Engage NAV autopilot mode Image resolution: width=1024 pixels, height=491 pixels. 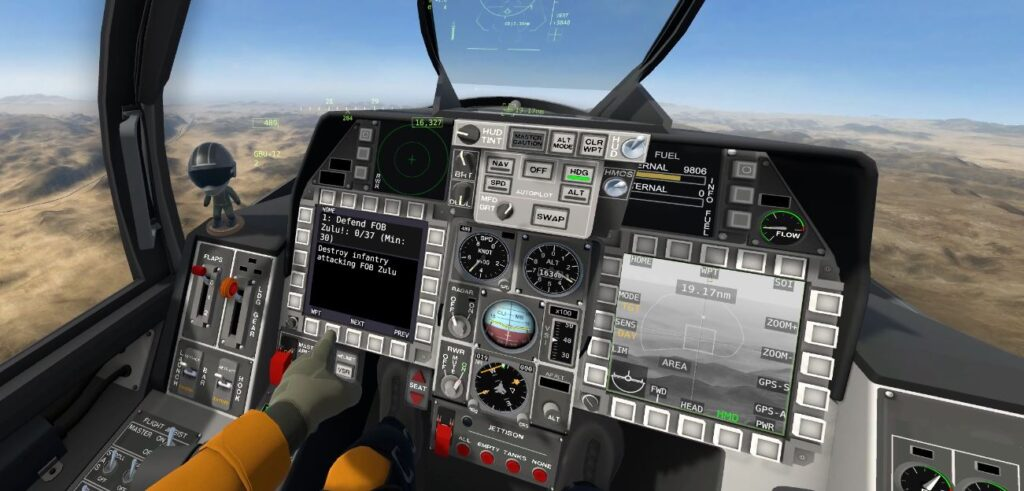(500, 165)
